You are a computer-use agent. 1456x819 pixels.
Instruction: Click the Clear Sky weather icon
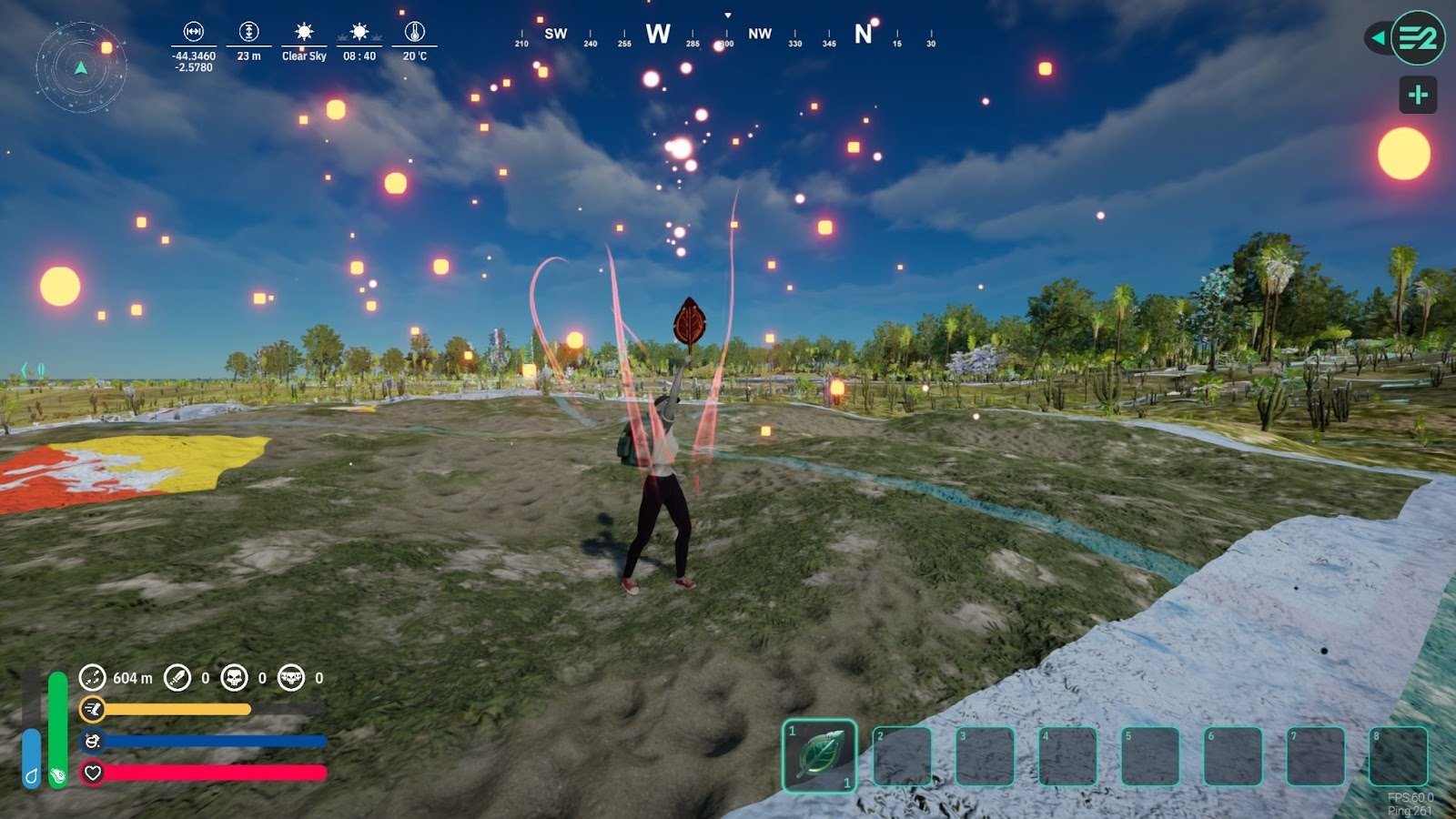[304, 33]
